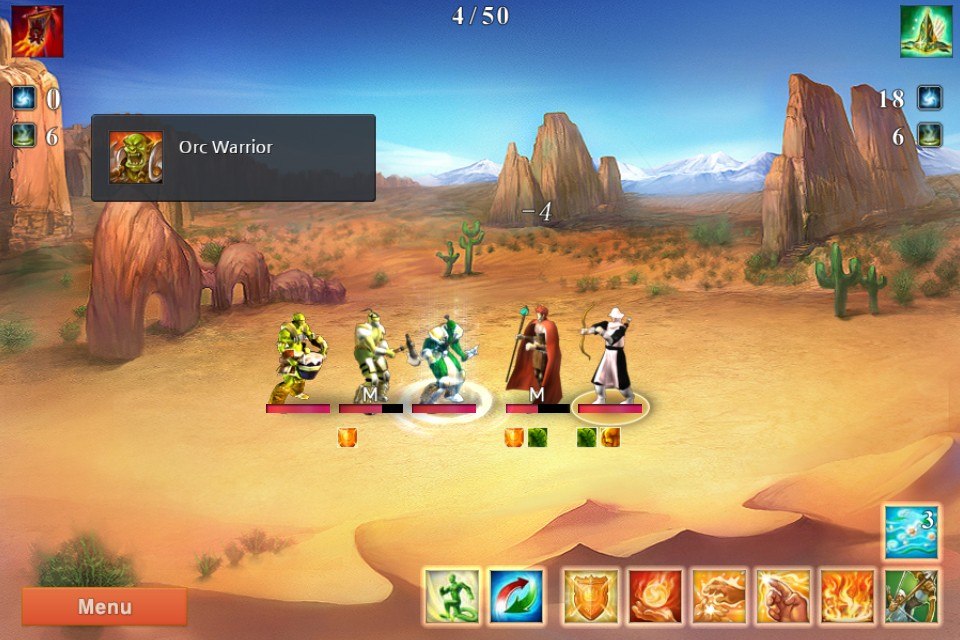
Task: Select the pointing finger spell icon
Action: tap(783, 596)
